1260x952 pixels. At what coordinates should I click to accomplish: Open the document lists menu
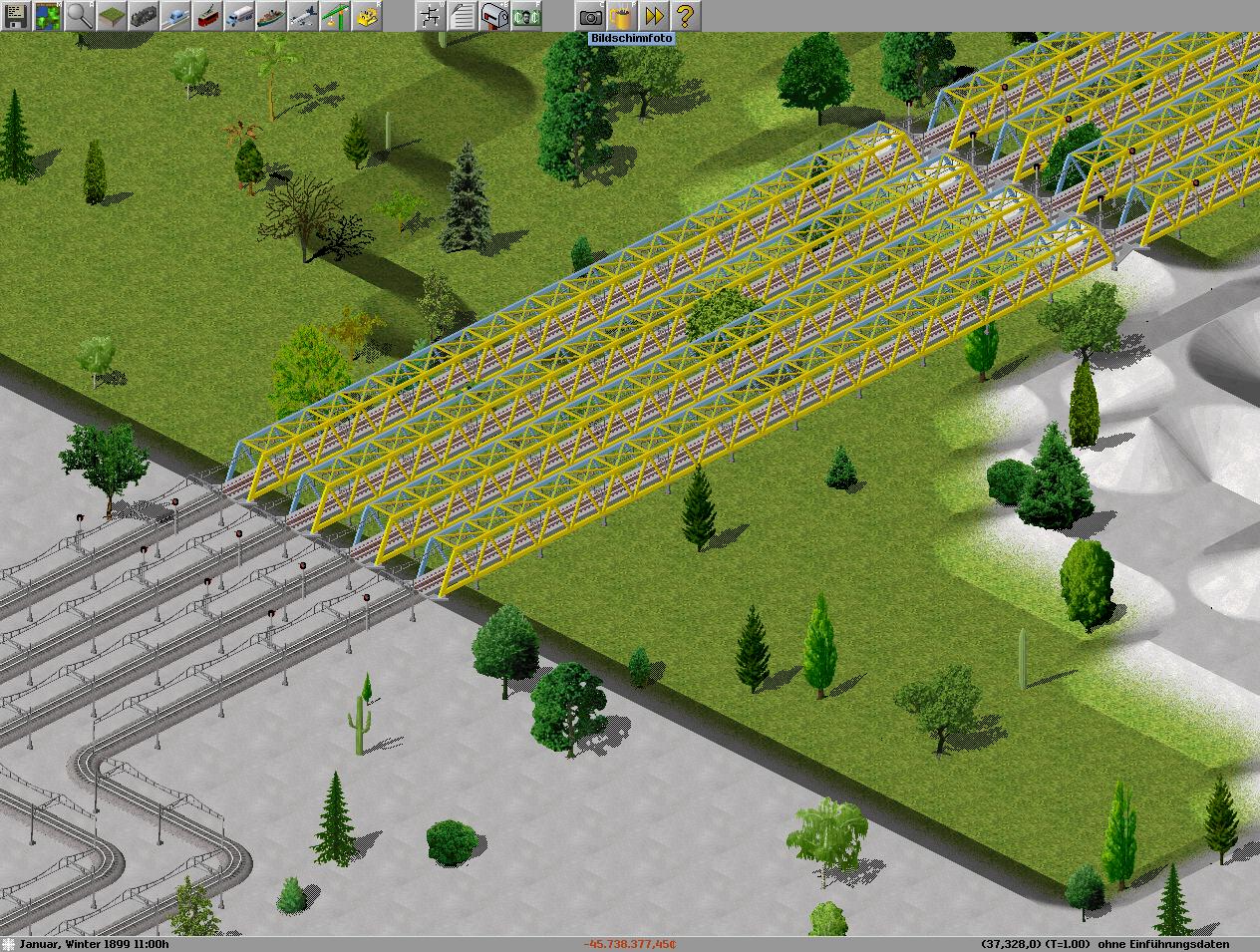pos(463,16)
